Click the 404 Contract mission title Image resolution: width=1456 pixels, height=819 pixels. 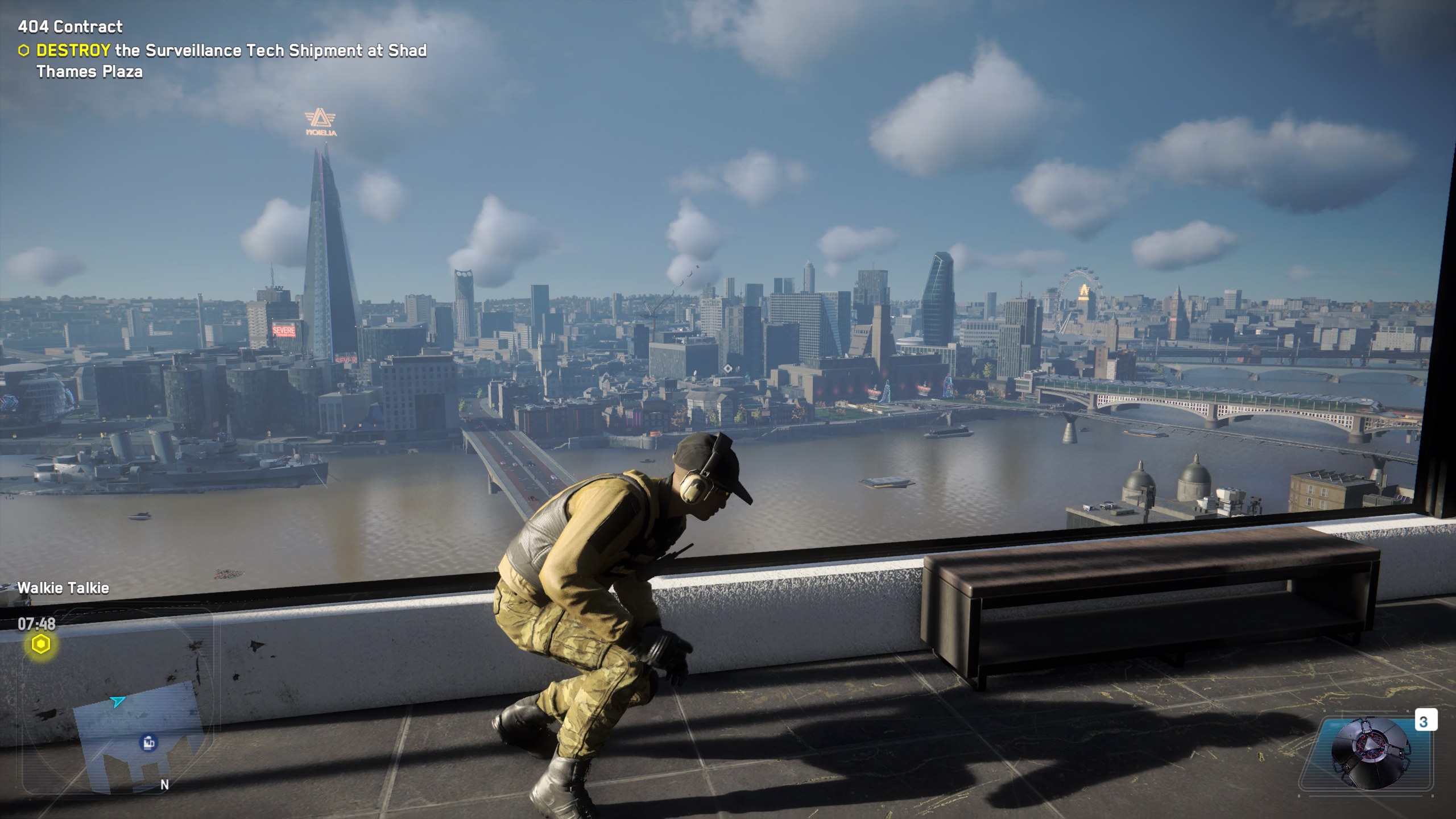pos(70,27)
